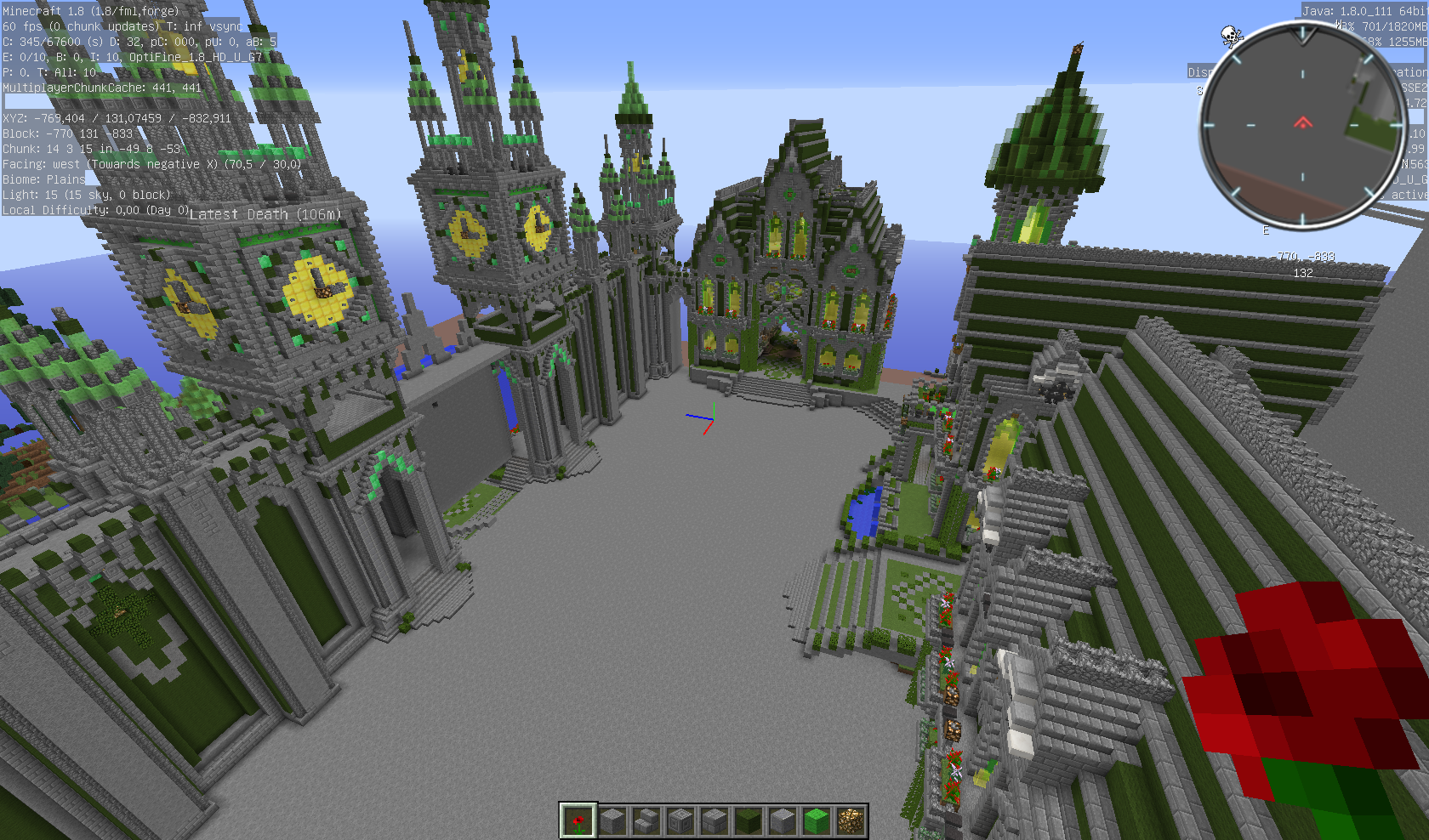
Task: Select the chiseled stone bricks slot
Action: pyautogui.click(x=680, y=820)
